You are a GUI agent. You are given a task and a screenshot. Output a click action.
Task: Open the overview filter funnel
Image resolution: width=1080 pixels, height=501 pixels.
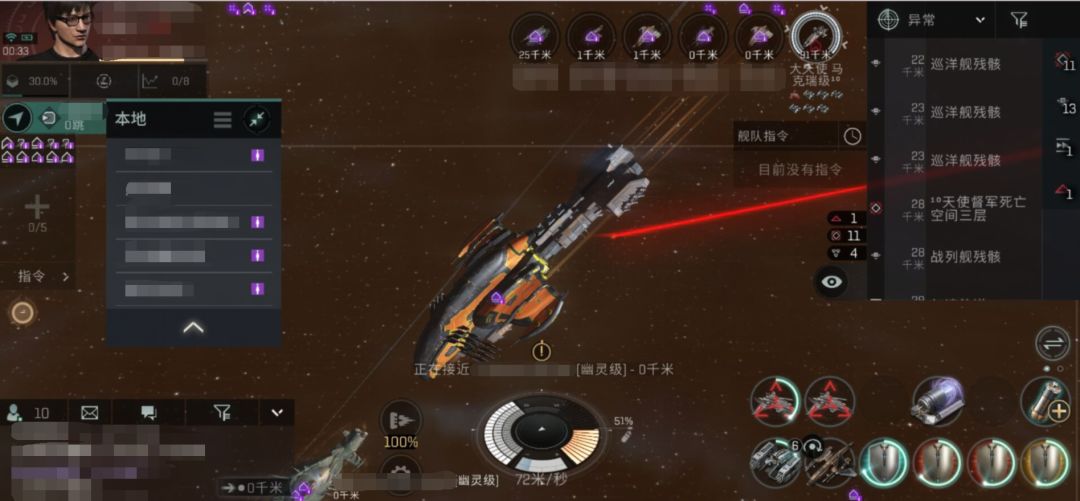coord(1018,19)
